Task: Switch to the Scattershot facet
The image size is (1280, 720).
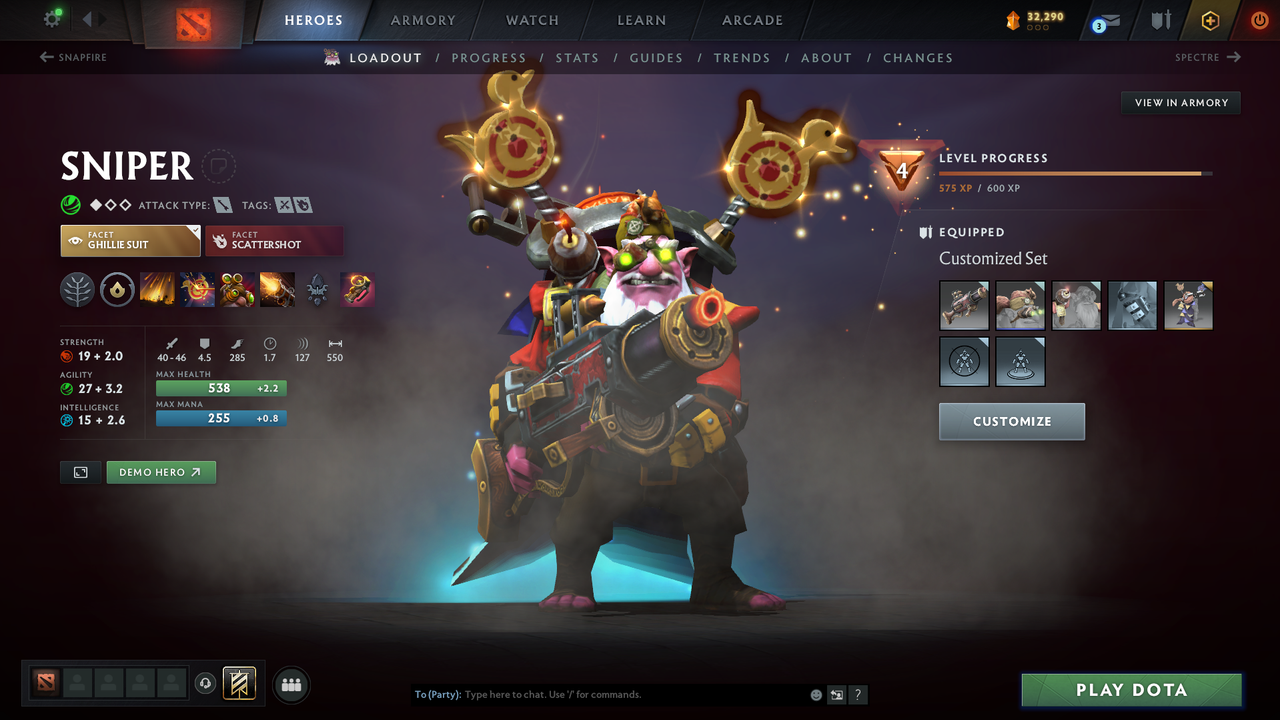Action: click(x=274, y=240)
